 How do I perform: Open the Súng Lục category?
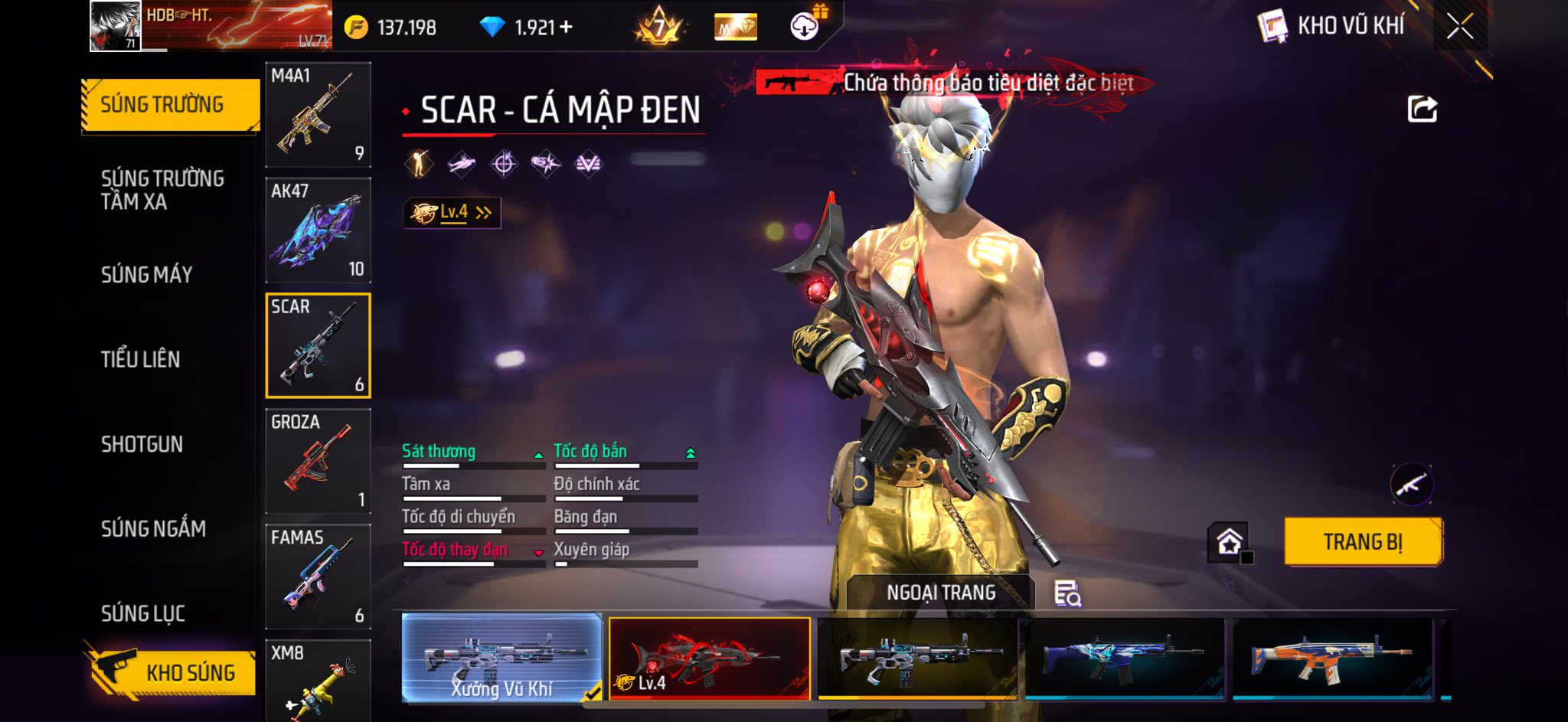coord(143,613)
